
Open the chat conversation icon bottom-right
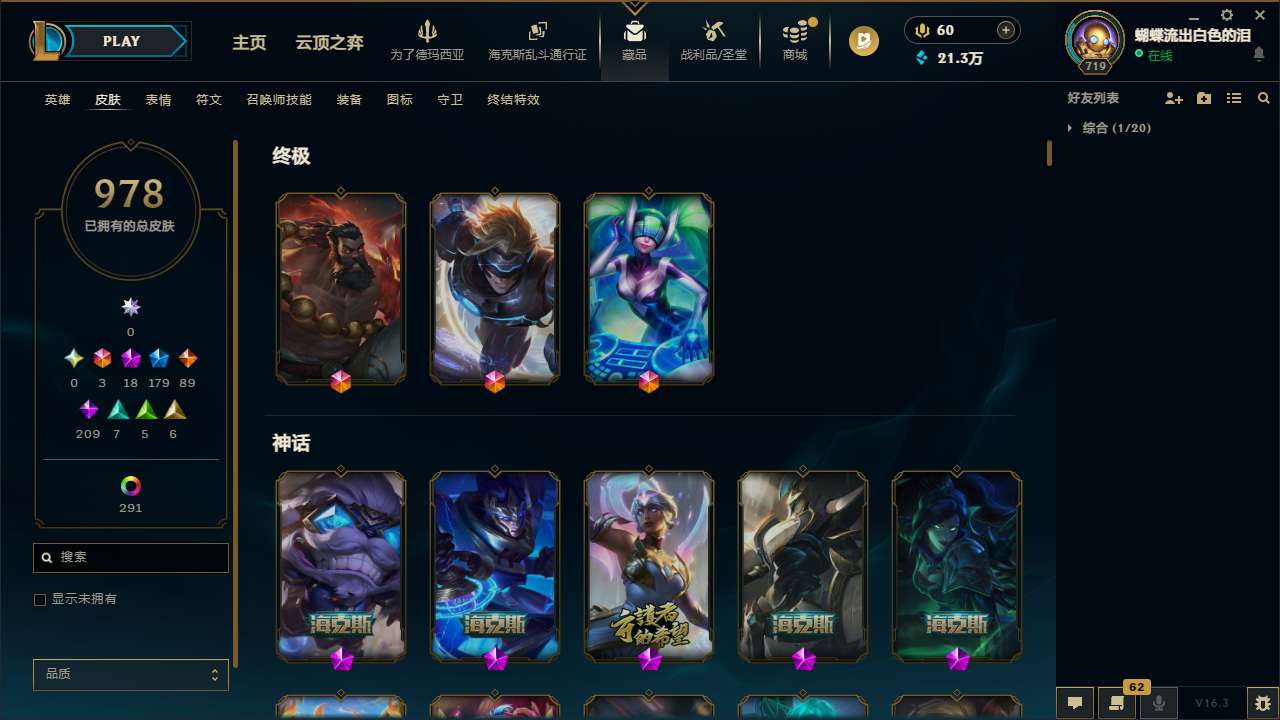pyautogui.click(x=1074, y=703)
